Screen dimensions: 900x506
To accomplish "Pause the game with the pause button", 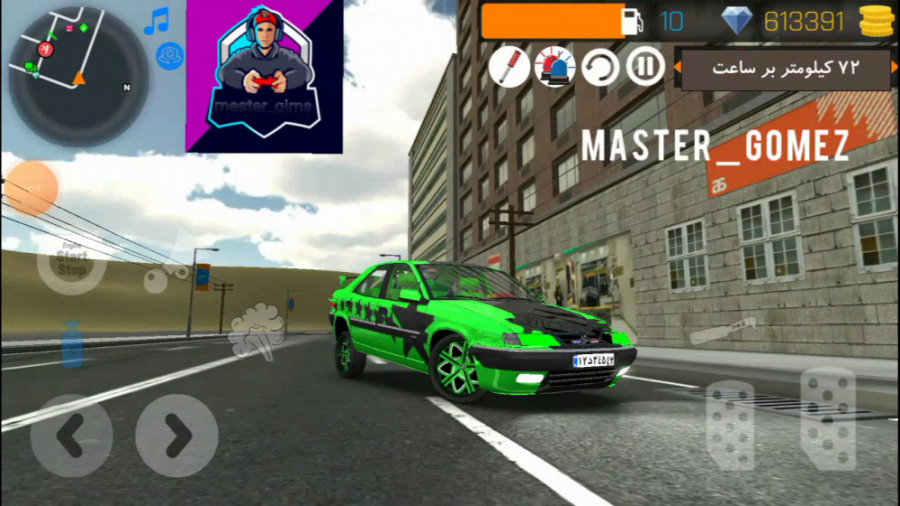I will point(645,66).
